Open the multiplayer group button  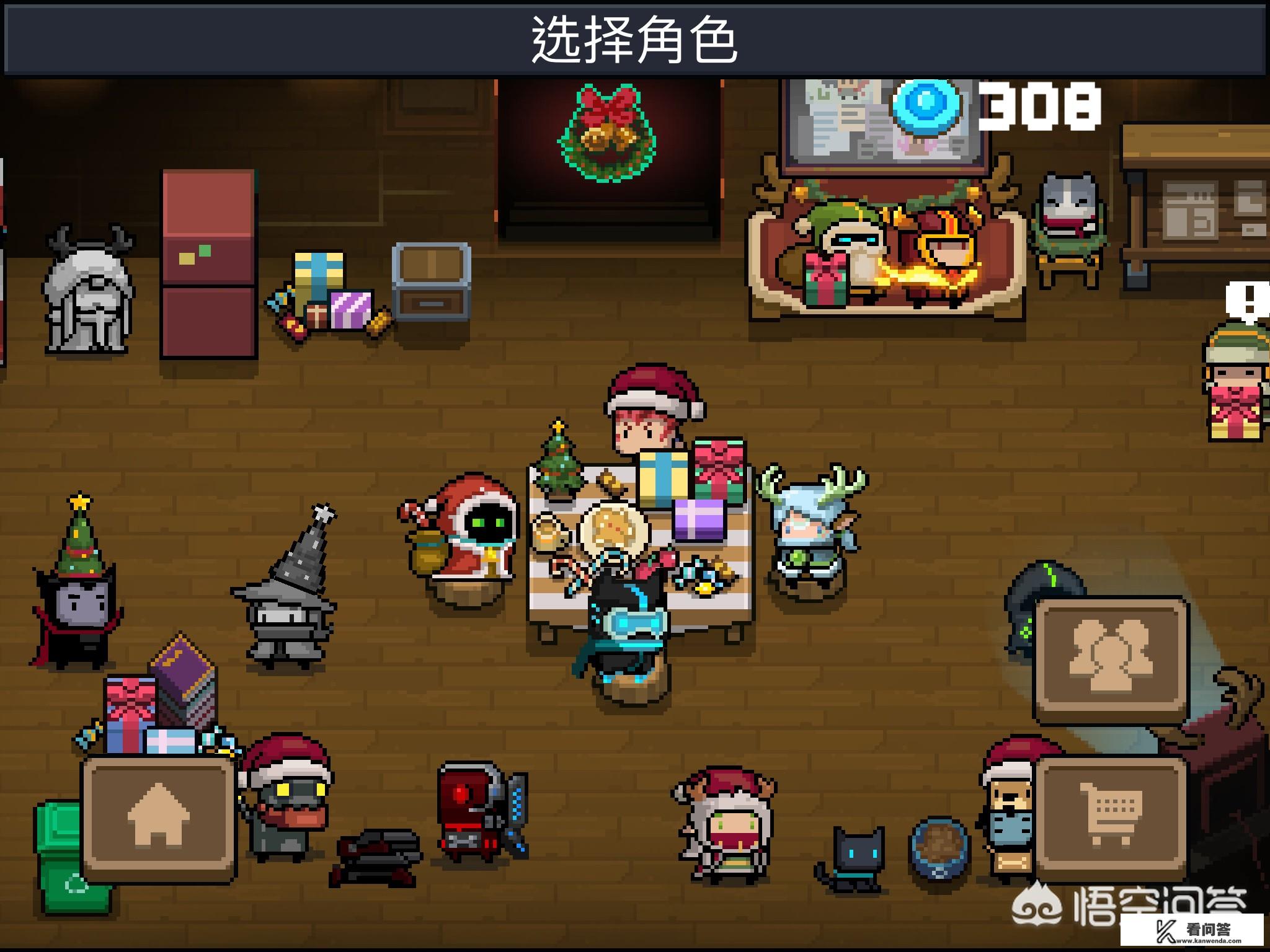coord(1111,659)
